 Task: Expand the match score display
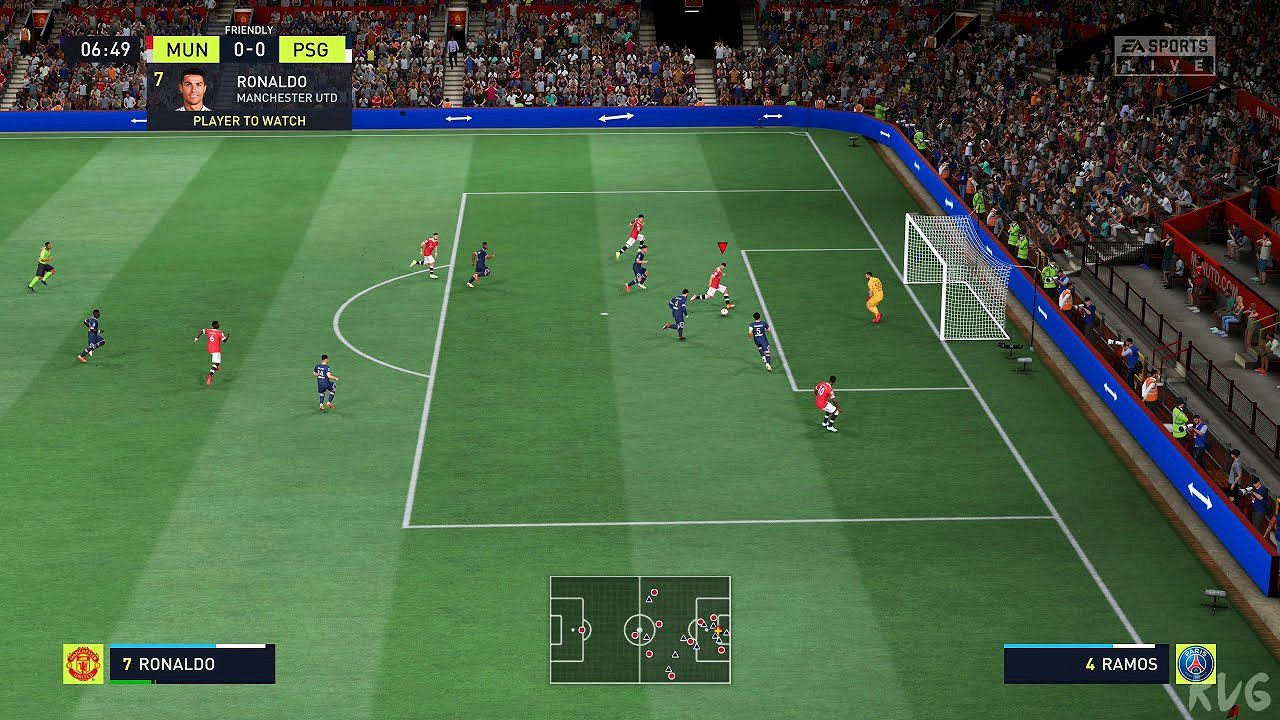[x=249, y=49]
